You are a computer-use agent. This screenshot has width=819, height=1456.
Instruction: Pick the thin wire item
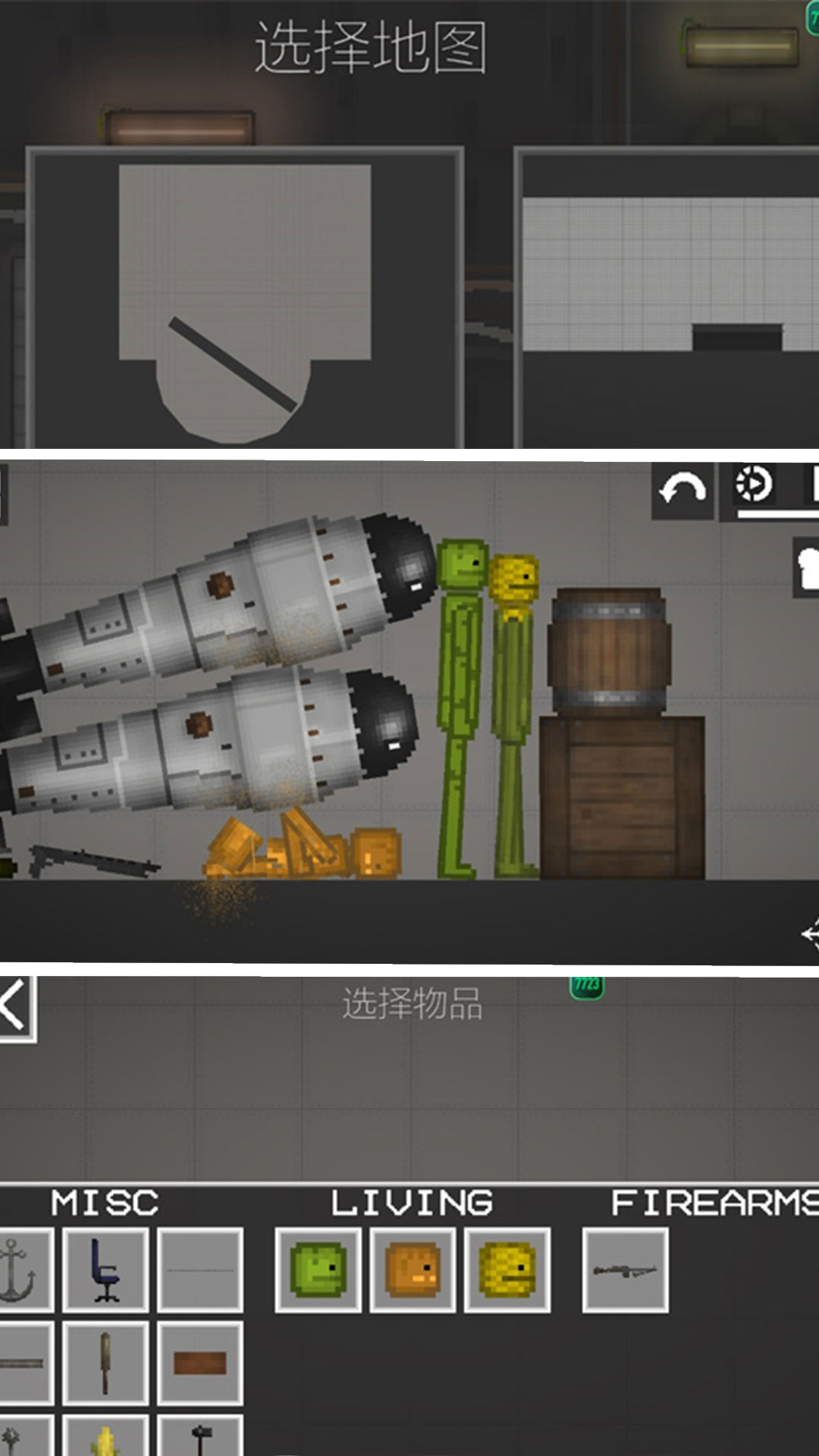point(200,1270)
